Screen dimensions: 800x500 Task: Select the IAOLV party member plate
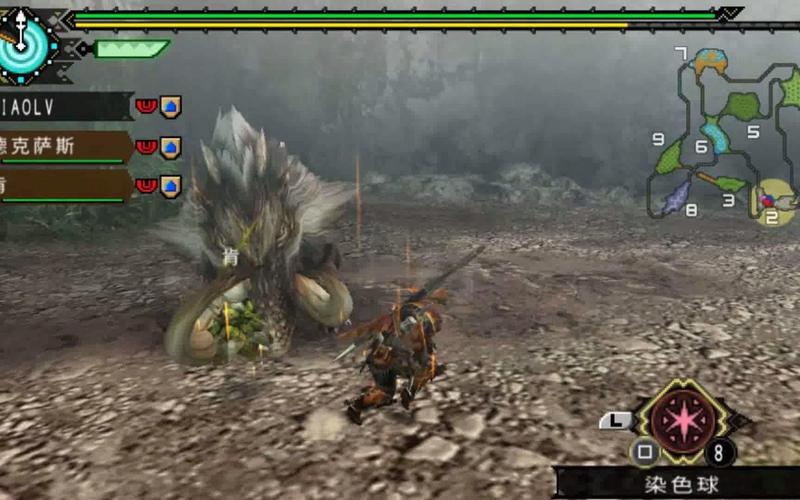(x=66, y=105)
